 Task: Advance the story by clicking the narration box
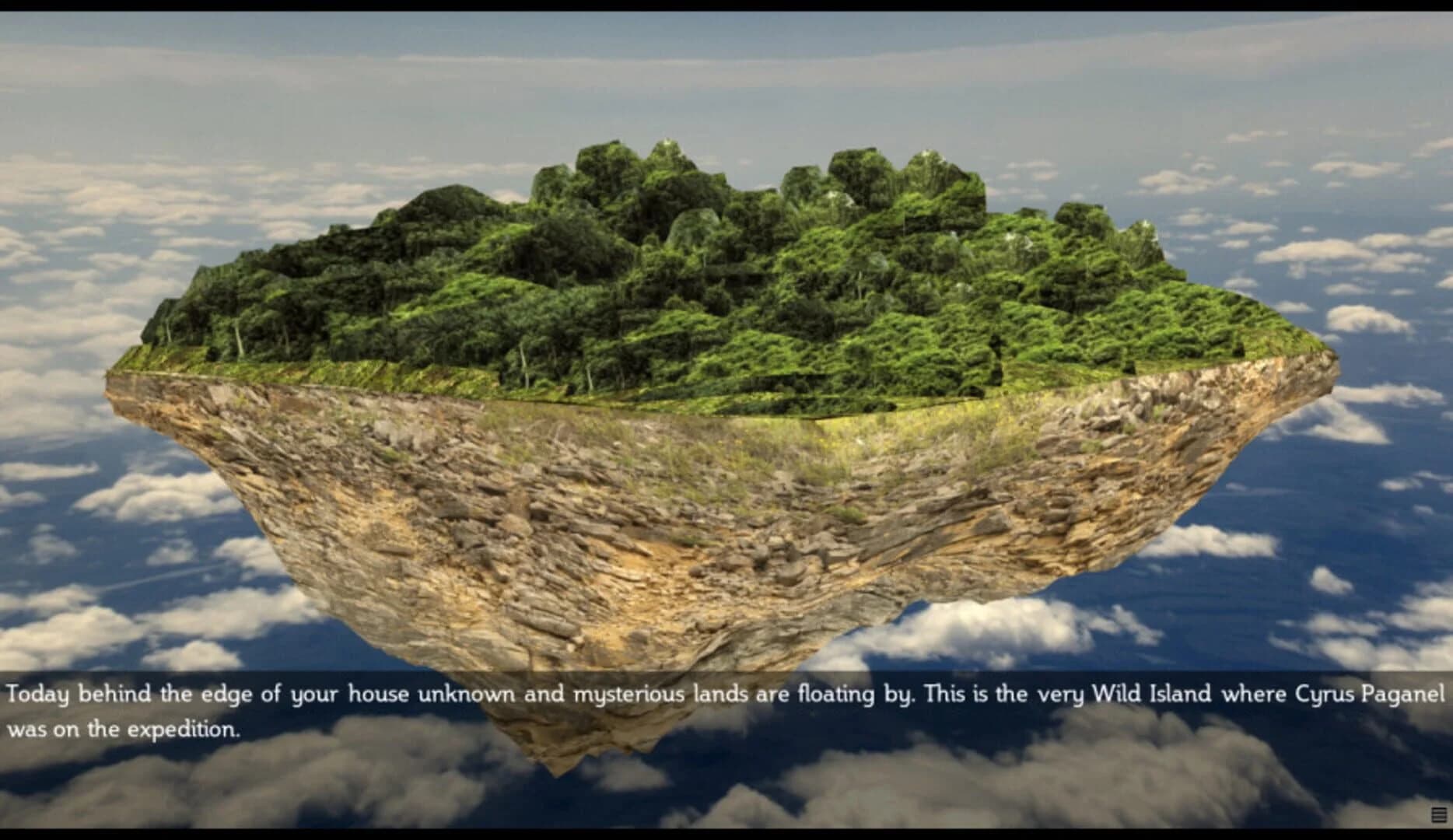[723, 708]
